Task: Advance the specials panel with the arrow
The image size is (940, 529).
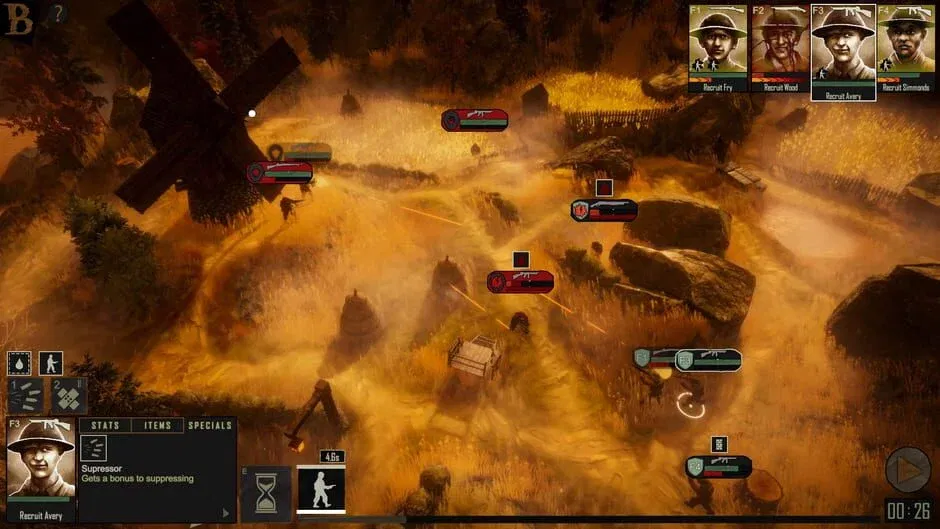Action: coord(225,513)
